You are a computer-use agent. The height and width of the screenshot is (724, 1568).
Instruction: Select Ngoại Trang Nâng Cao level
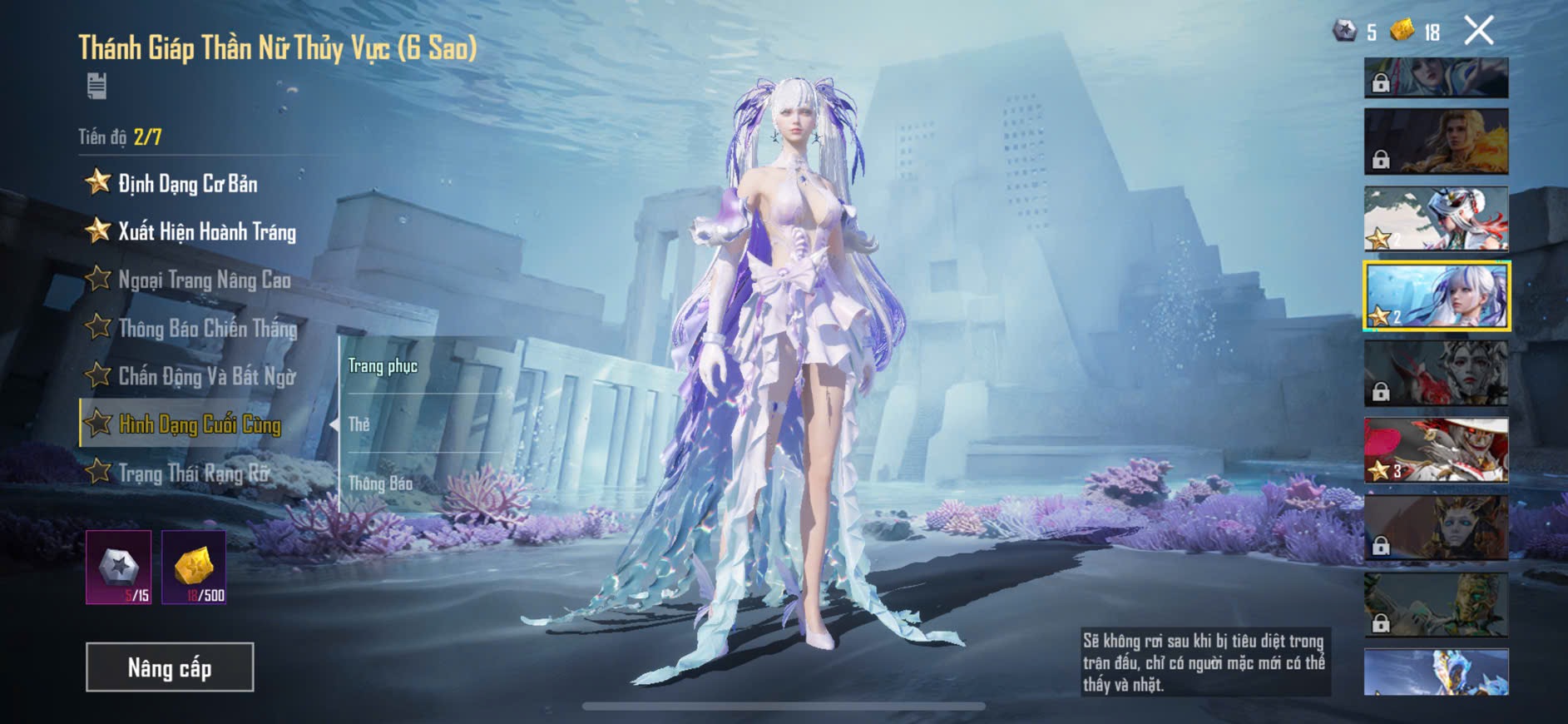point(204,280)
